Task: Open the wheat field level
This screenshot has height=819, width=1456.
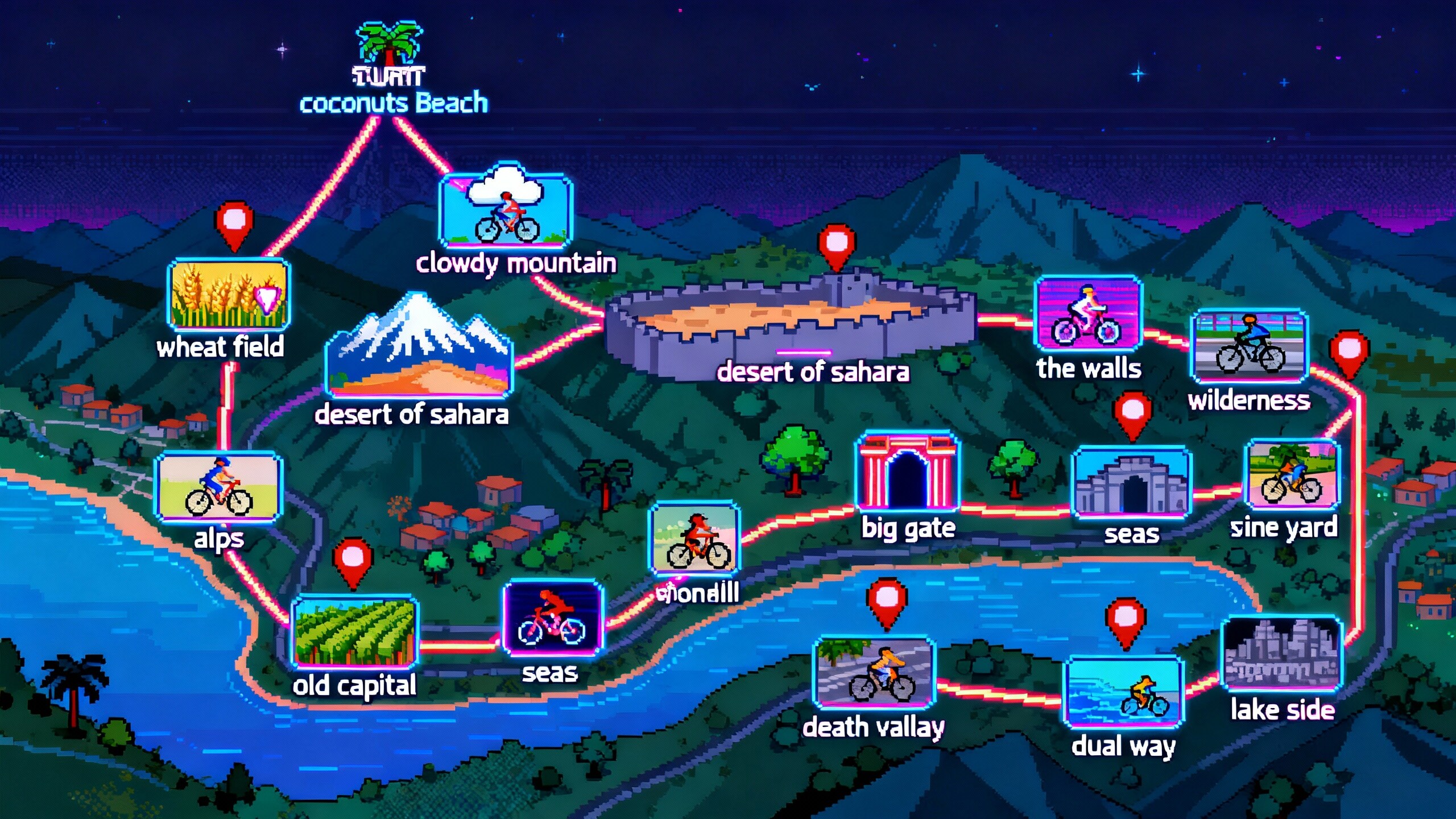Action: click(229, 295)
